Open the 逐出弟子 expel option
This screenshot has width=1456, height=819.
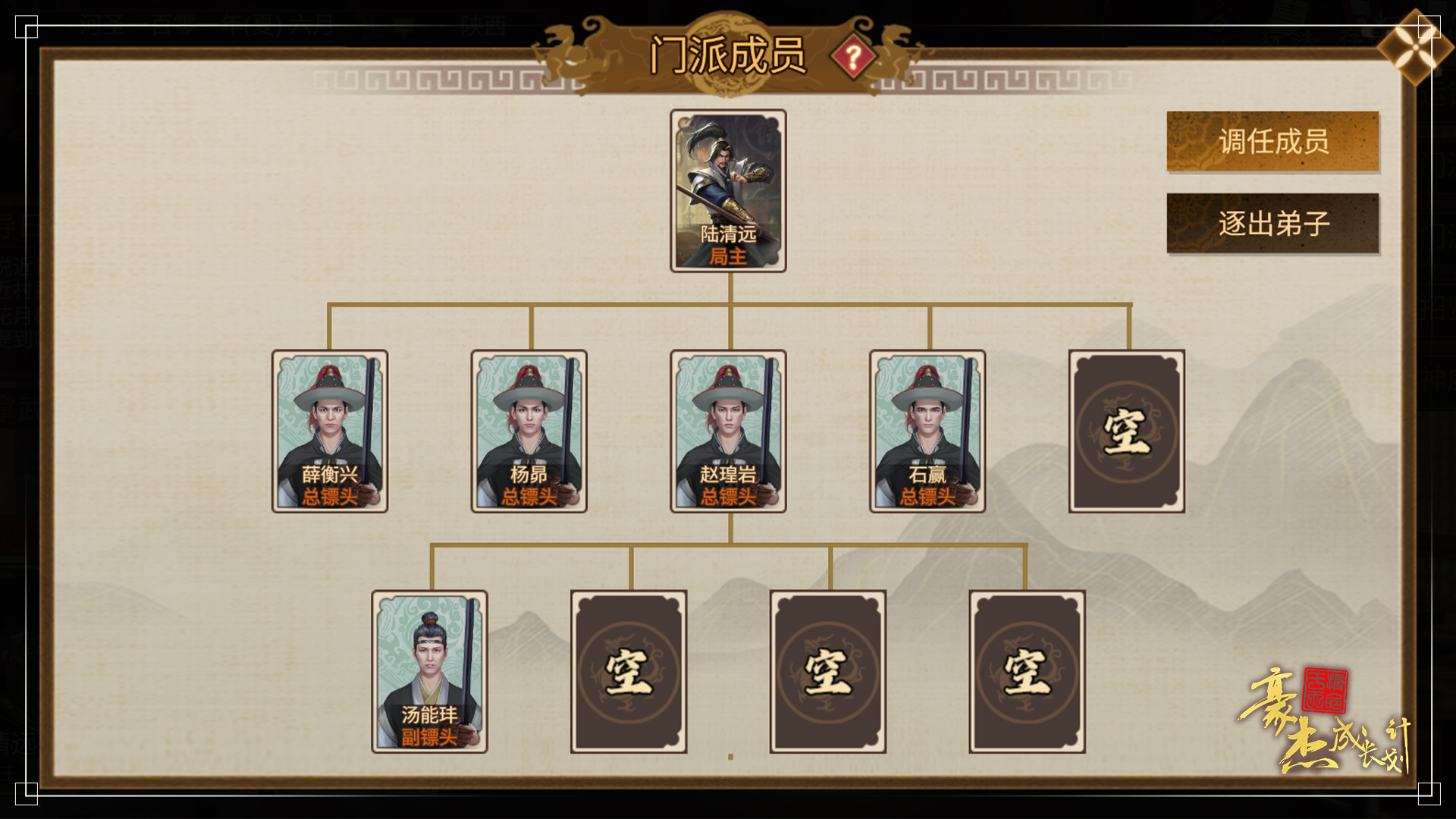tap(1272, 224)
